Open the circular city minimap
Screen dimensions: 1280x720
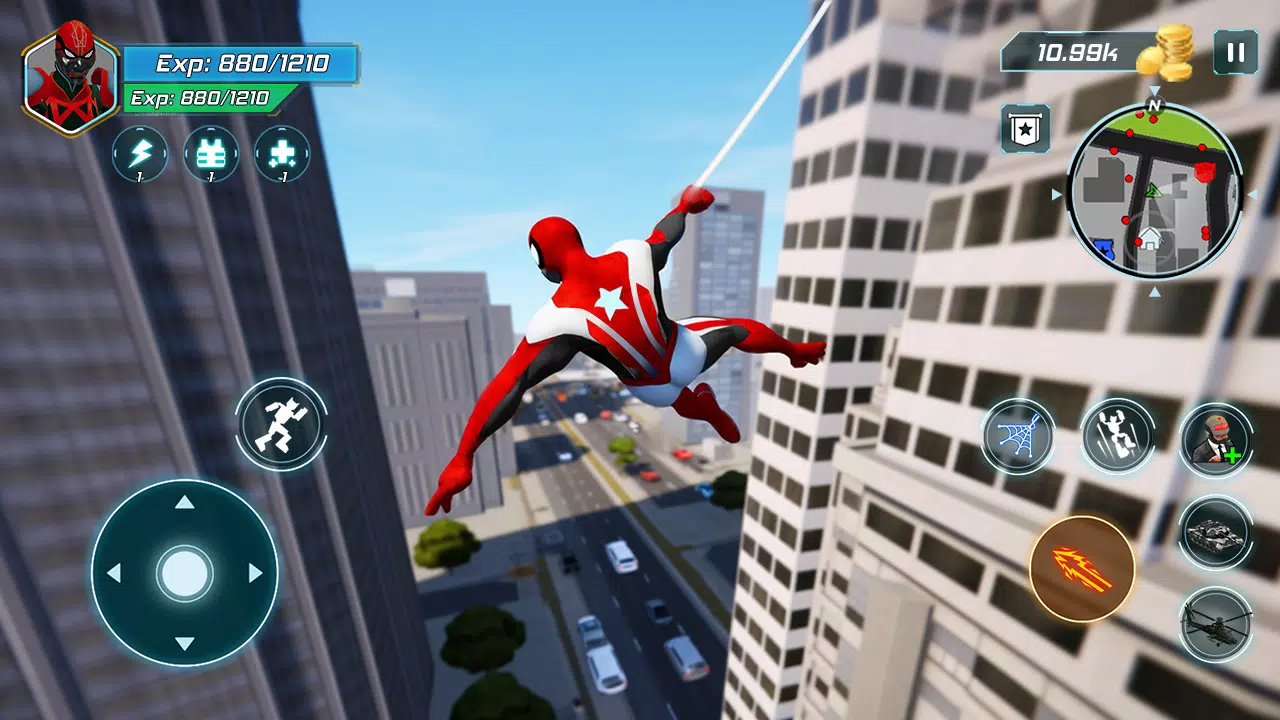[1154, 192]
